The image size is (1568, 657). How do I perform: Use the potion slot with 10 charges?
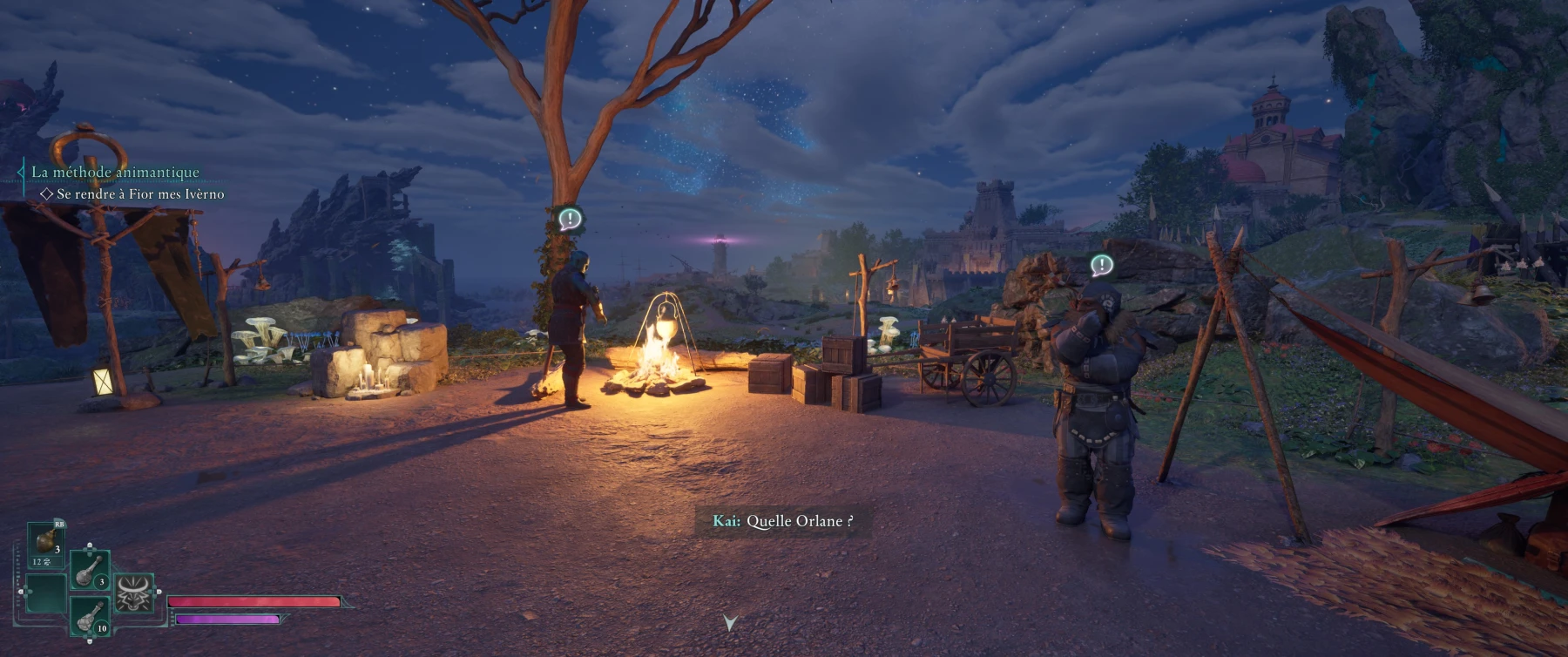coord(90,616)
